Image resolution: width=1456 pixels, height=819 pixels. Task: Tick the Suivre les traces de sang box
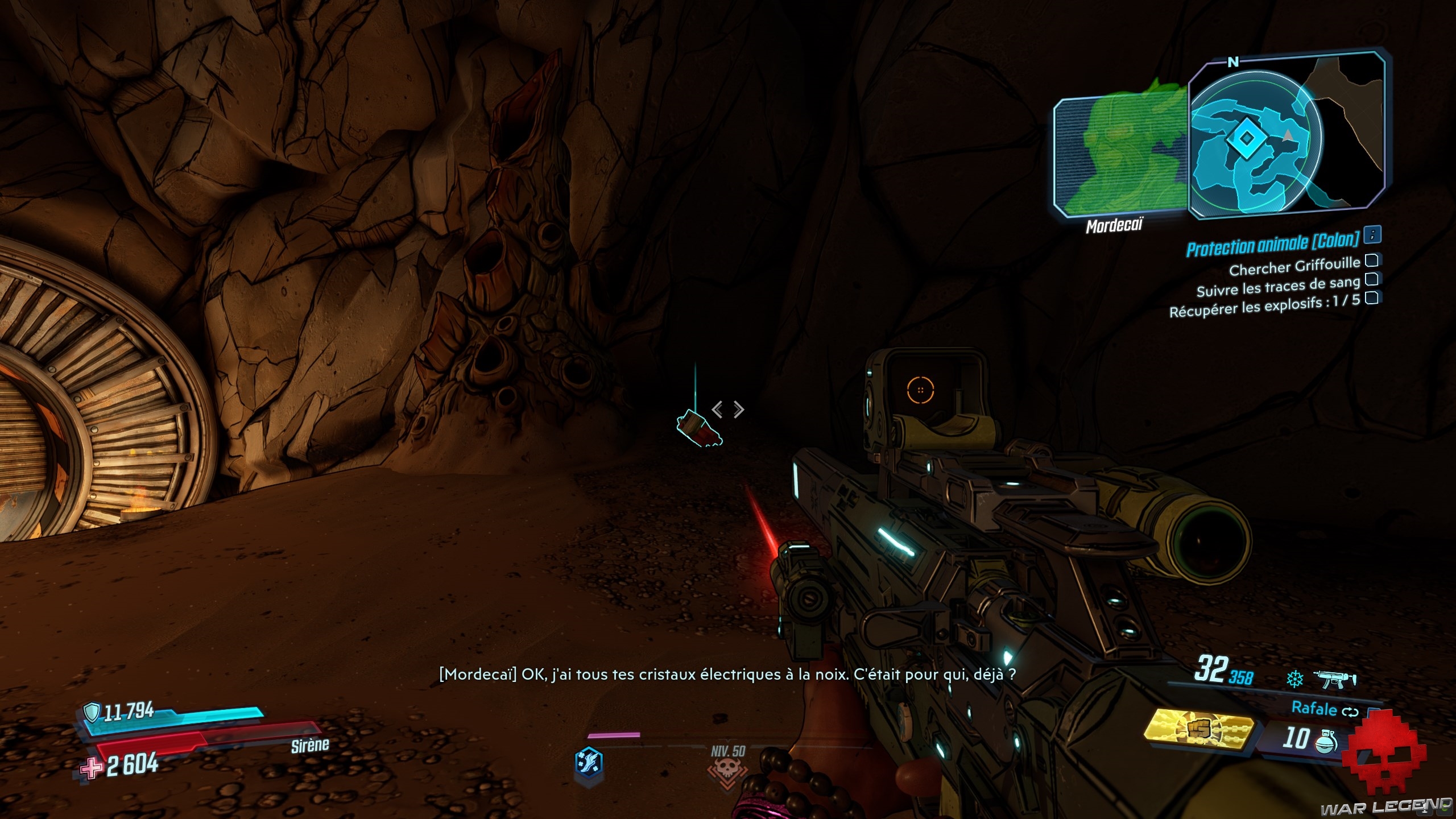(1372, 279)
